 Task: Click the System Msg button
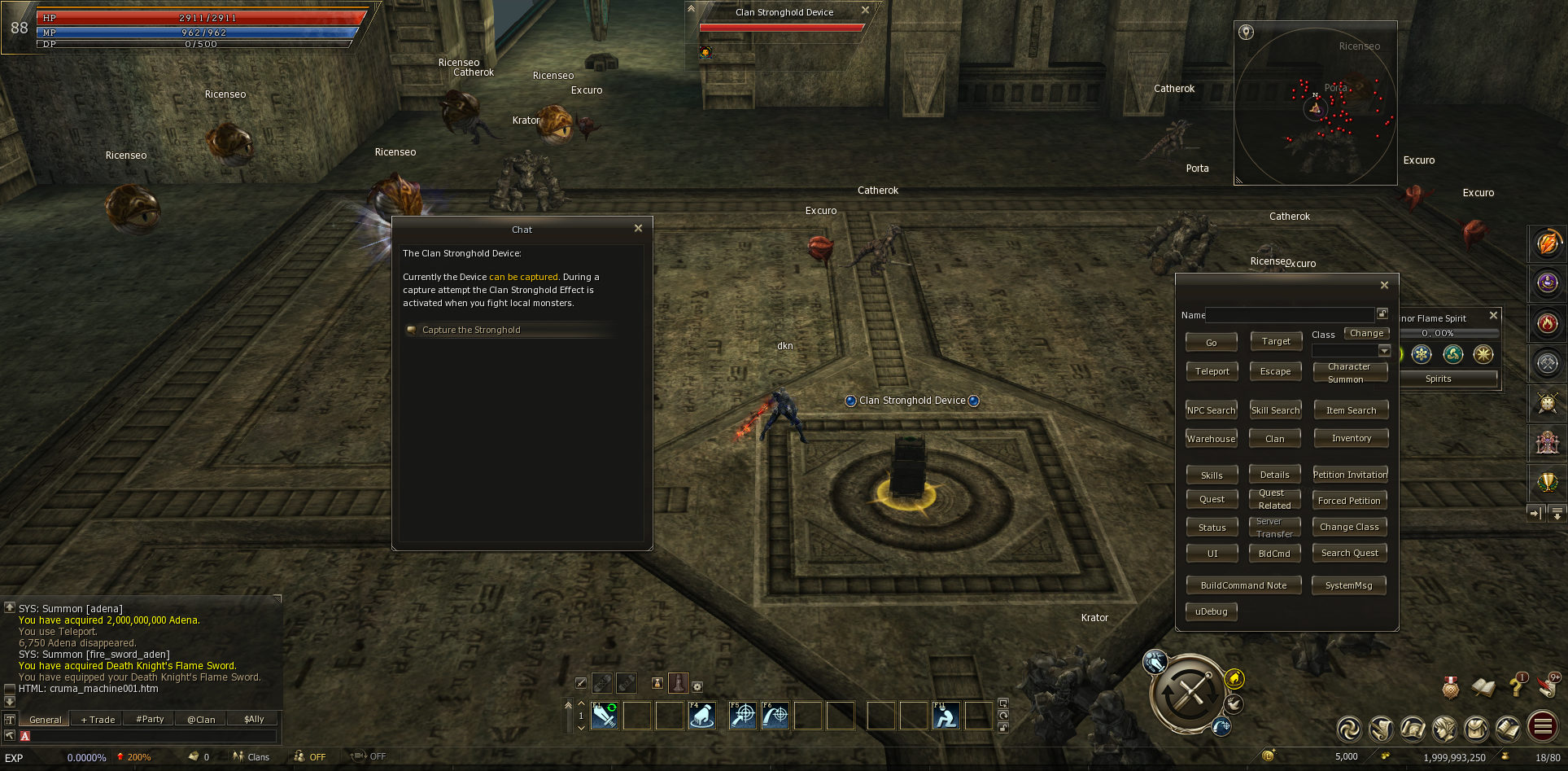click(x=1348, y=585)
